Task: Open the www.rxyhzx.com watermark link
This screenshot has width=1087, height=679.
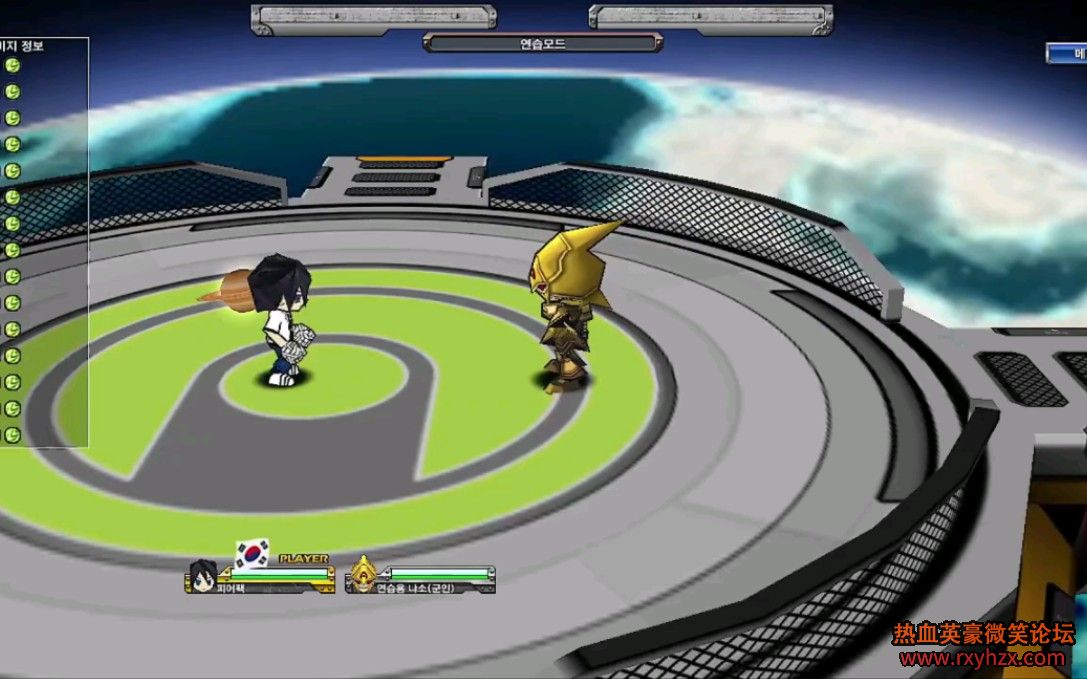Action: pyautogui.click(x=982, y=658)
